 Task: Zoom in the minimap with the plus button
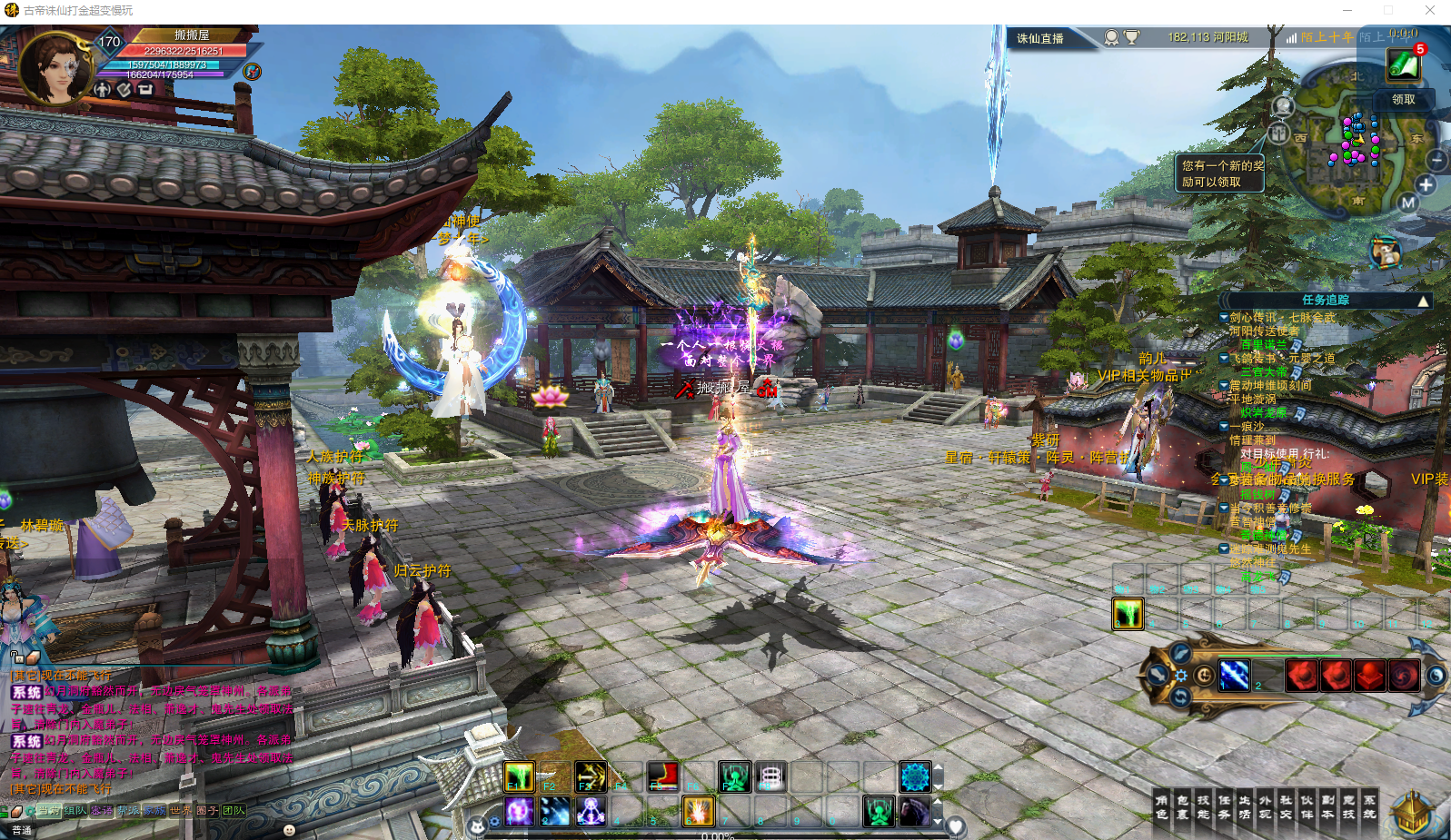coord(1426,184)
